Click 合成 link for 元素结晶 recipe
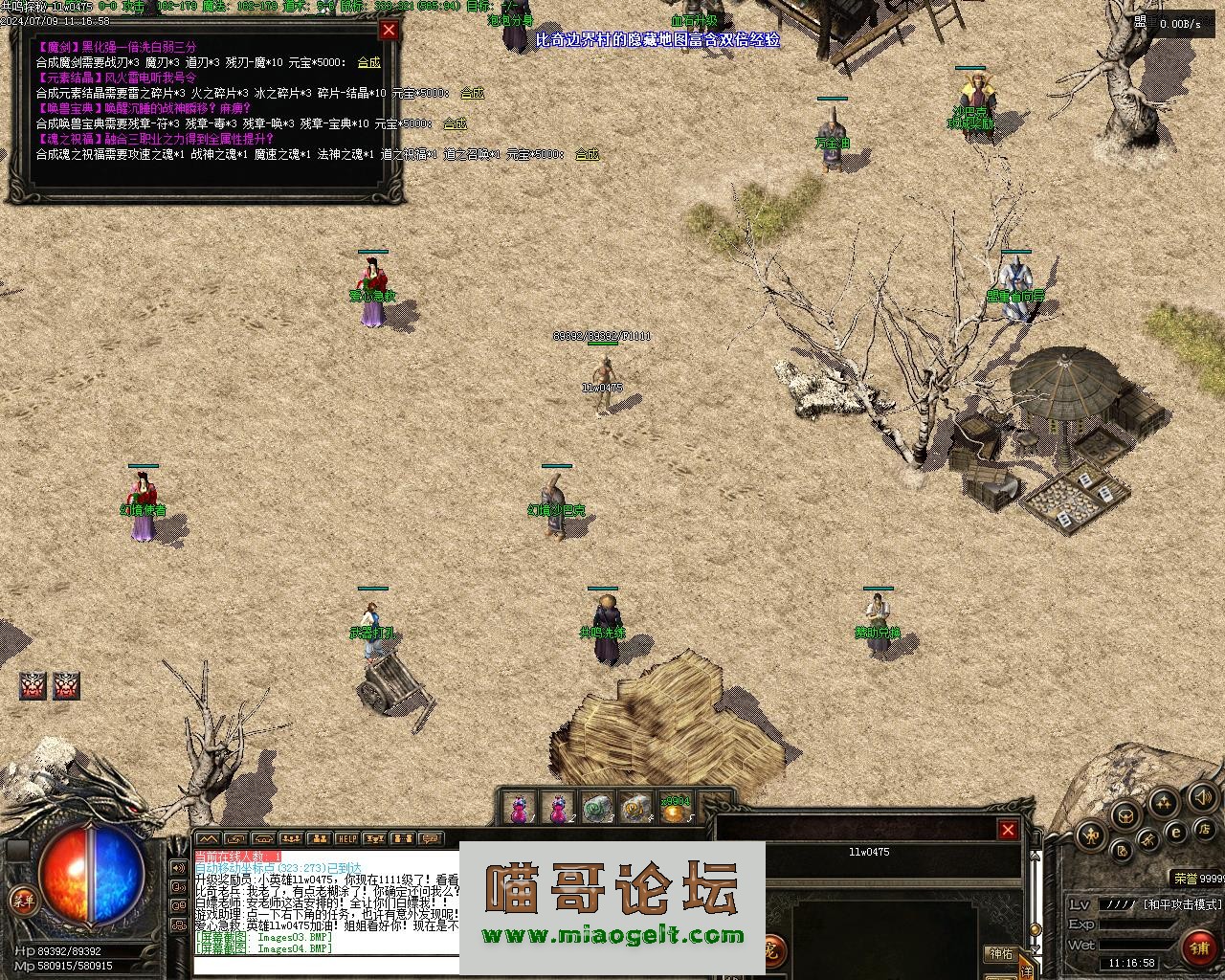This screenshot has height=980, width=1225. point(472,93)
